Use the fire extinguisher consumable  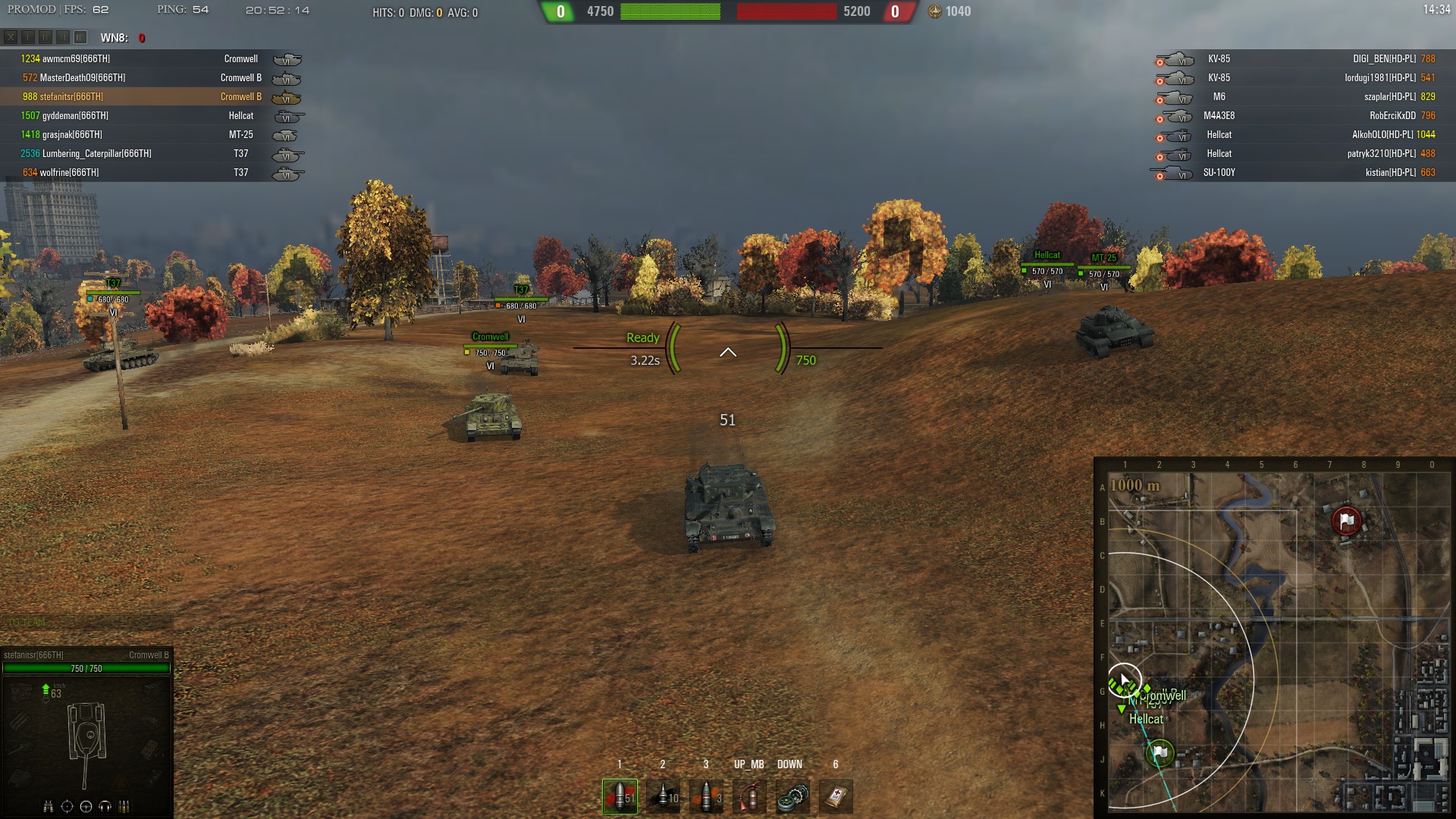[x=749, y=796]
